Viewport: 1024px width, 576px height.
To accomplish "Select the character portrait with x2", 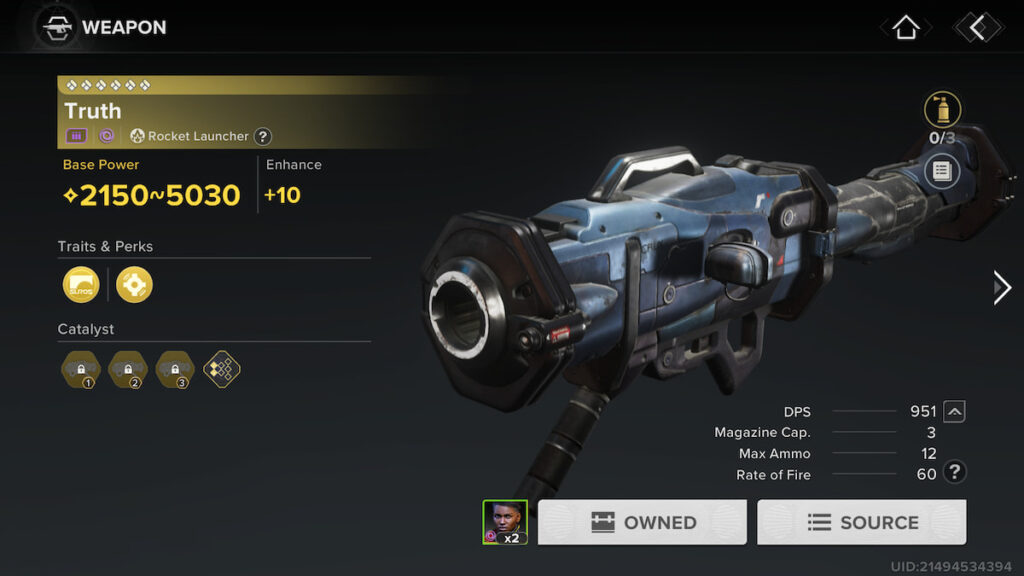I will pyautogui.click(x=505, y=522).
